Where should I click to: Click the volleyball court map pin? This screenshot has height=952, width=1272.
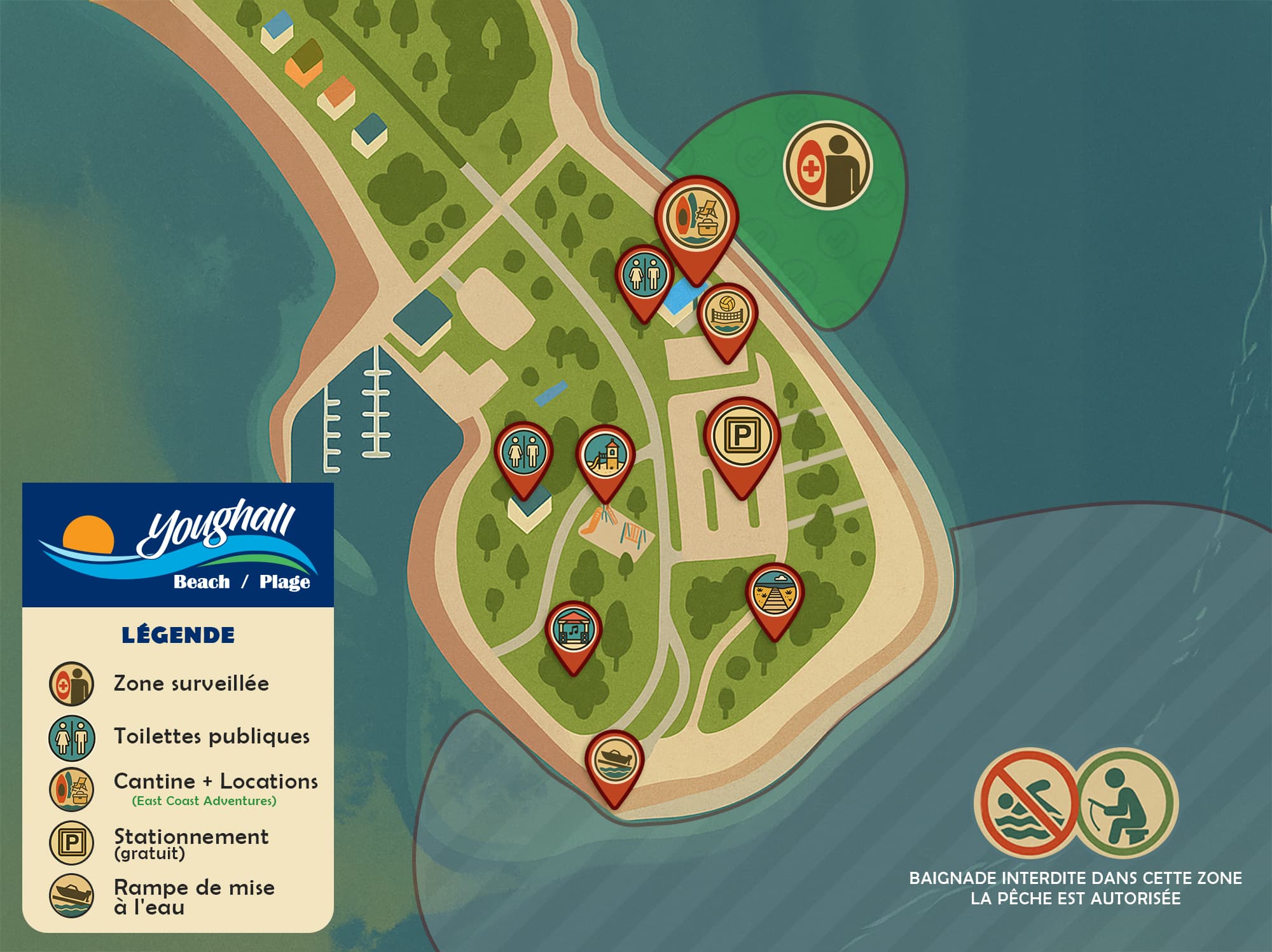pyautogui.click(x=728, y=316)
